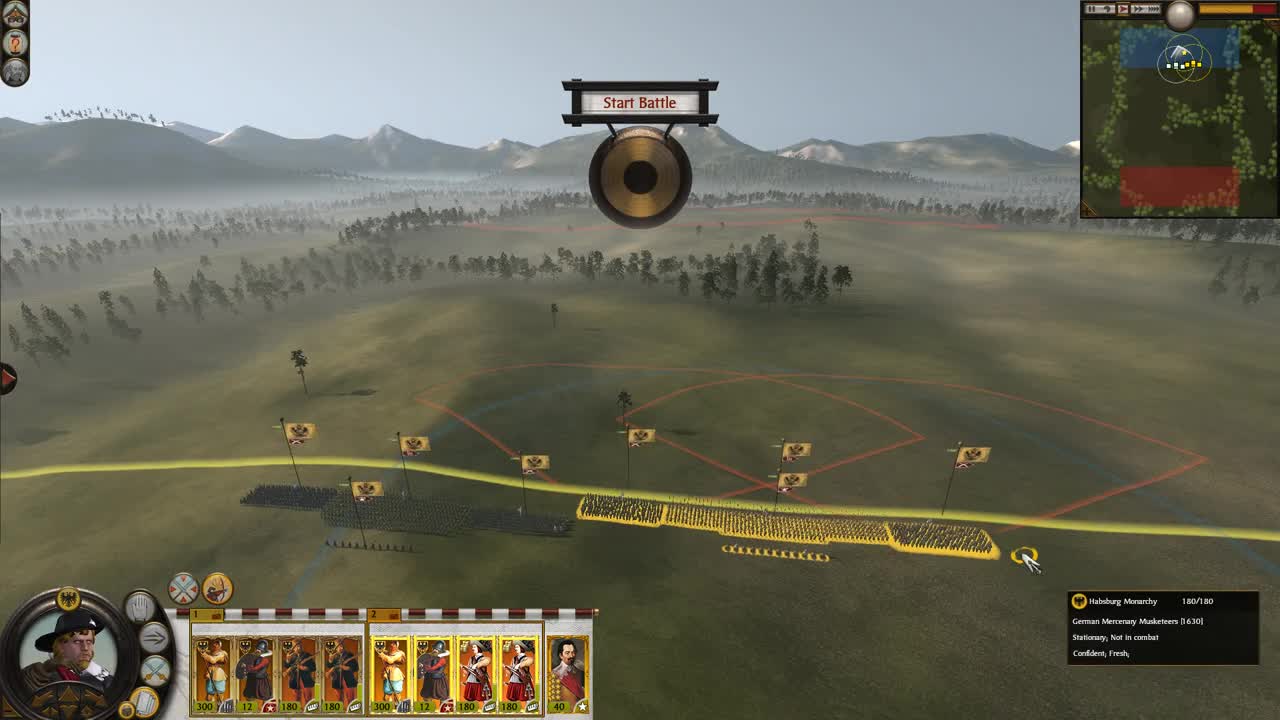Select unit group tab 2
This screenshot has height=720, width=1280.
point(372,613)
